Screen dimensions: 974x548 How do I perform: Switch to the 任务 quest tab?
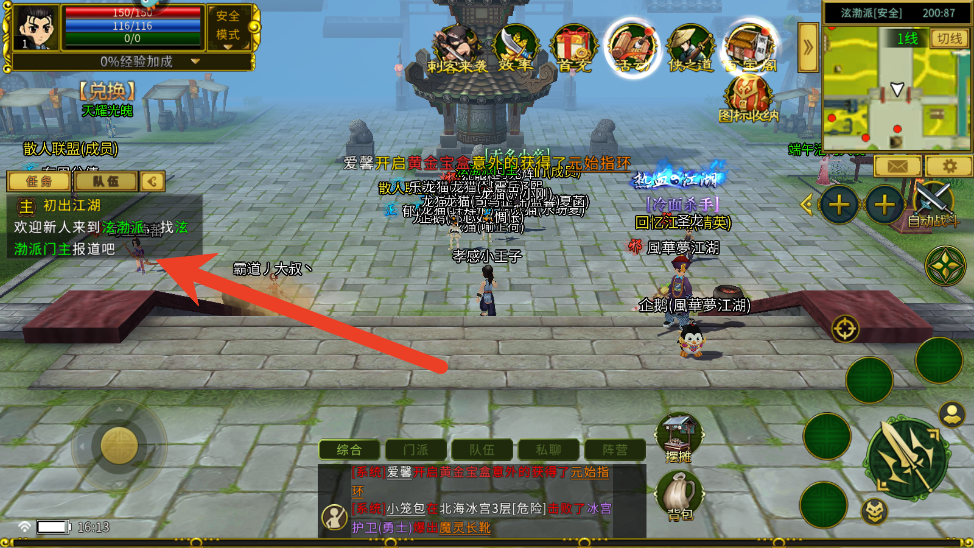tap(38, 181)
